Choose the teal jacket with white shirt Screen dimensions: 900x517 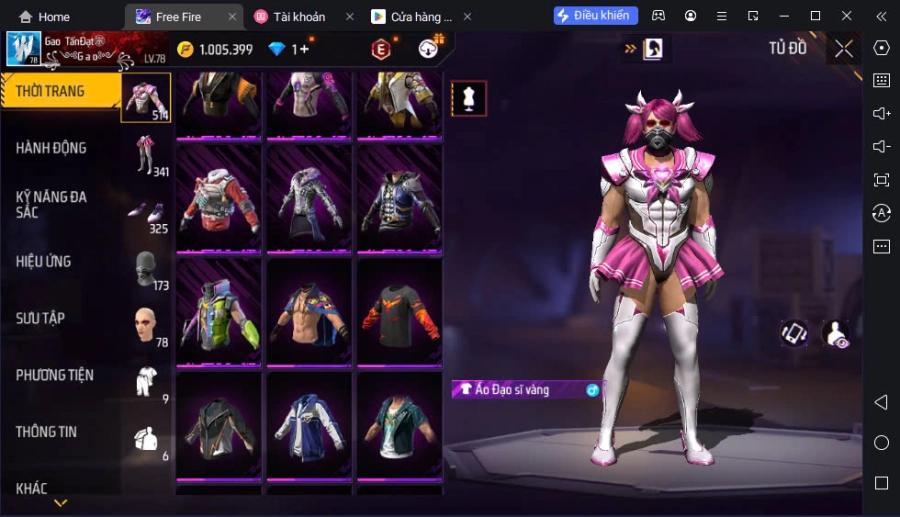399,427
